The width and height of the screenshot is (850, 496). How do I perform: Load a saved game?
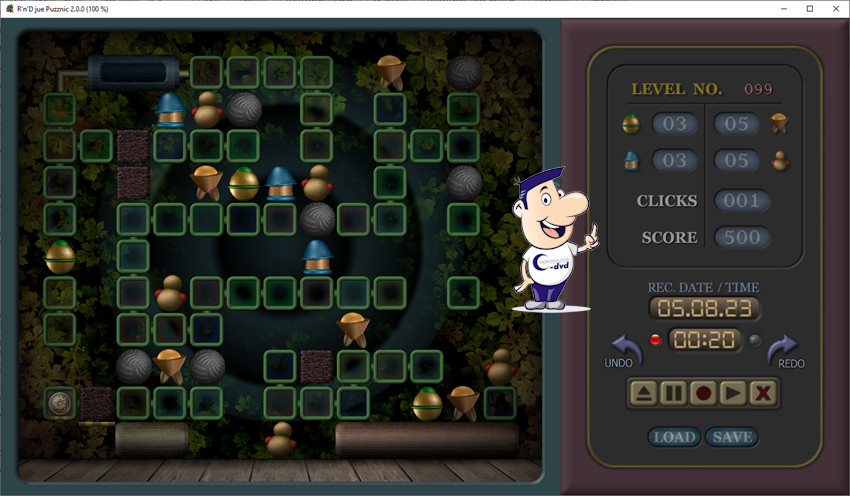(x=674, y=437)
